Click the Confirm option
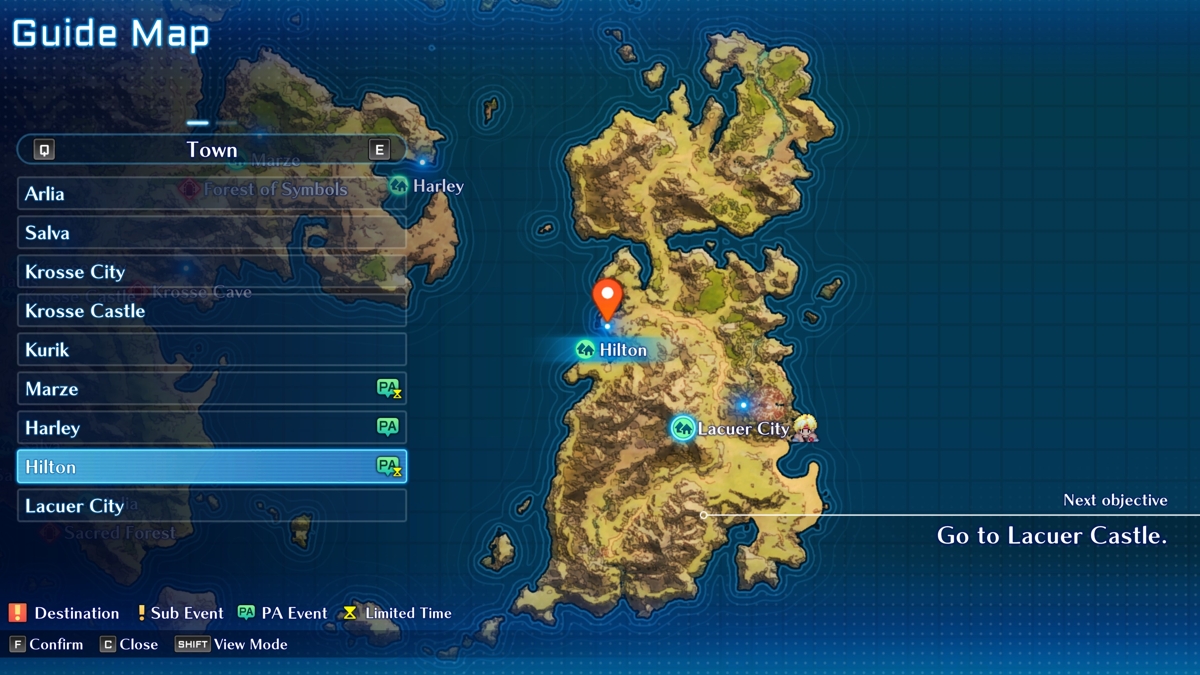 pos(47,644)
